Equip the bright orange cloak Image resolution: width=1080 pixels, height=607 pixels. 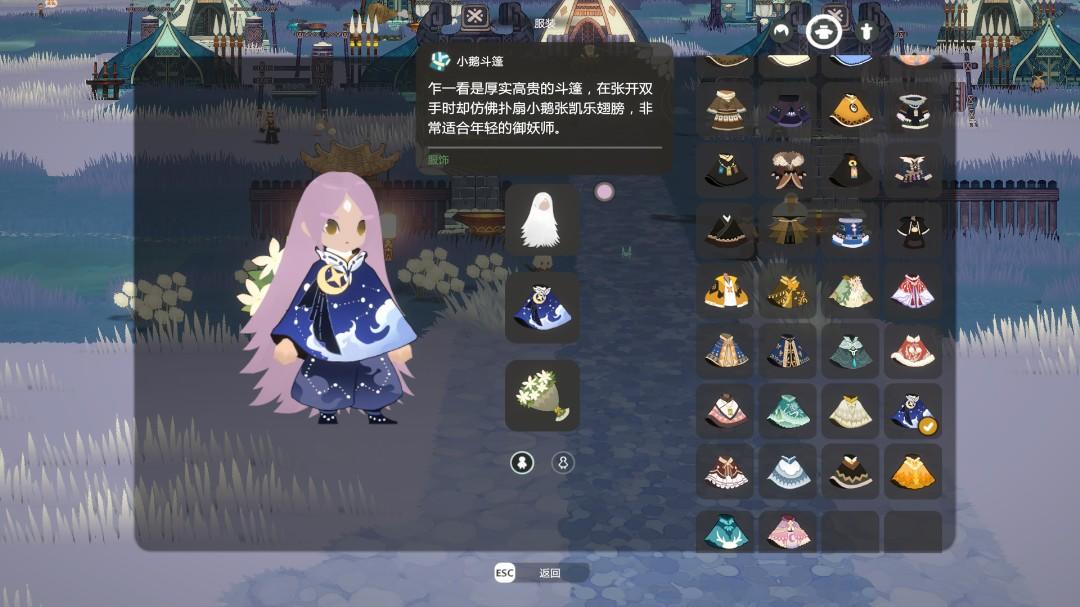point(912,472)
